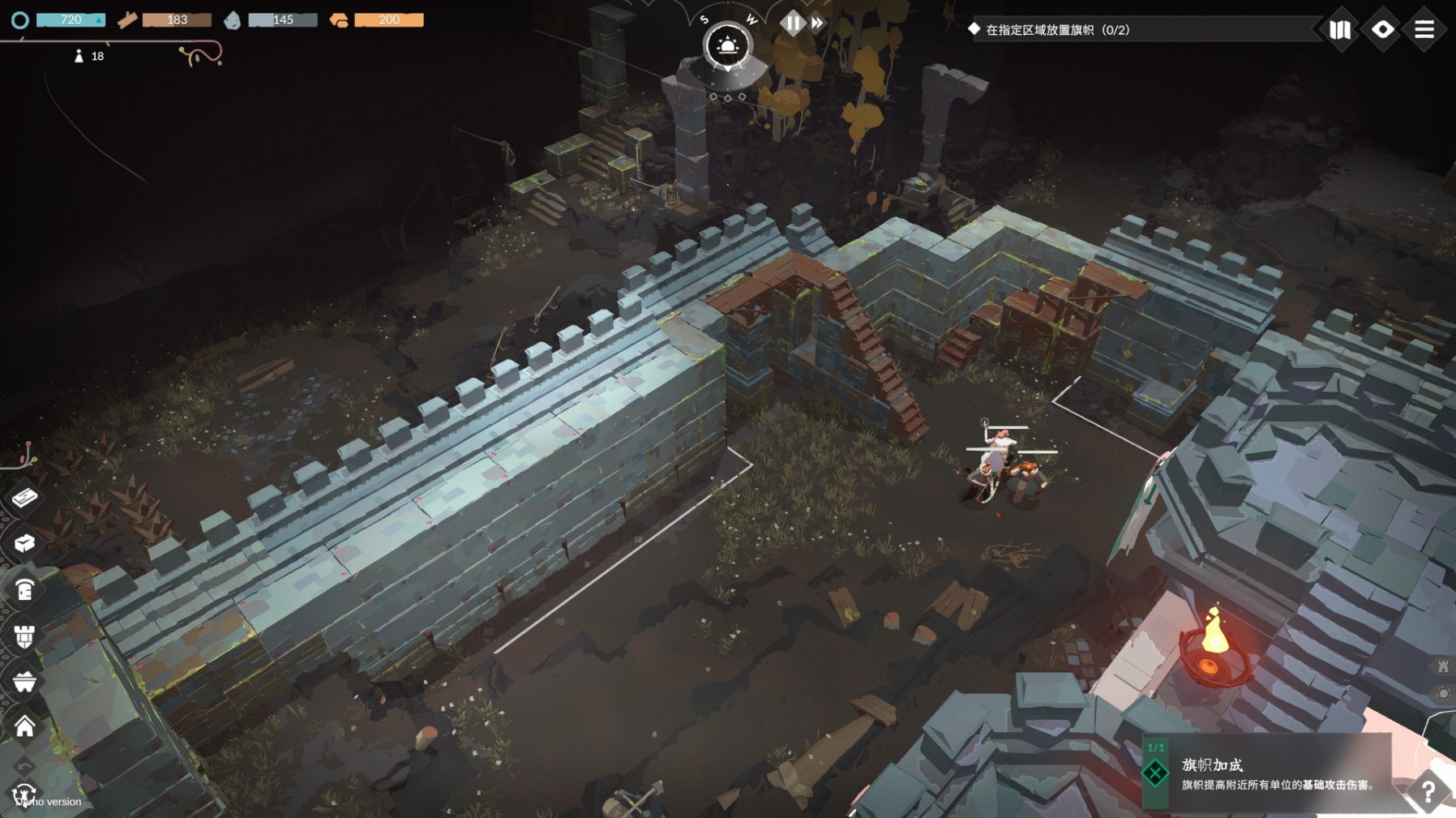The height and width of the screenshot is (818, 1456).
Task: Dismiss the banner bonus tip via X icon
Action: [x=1155, y=773]
